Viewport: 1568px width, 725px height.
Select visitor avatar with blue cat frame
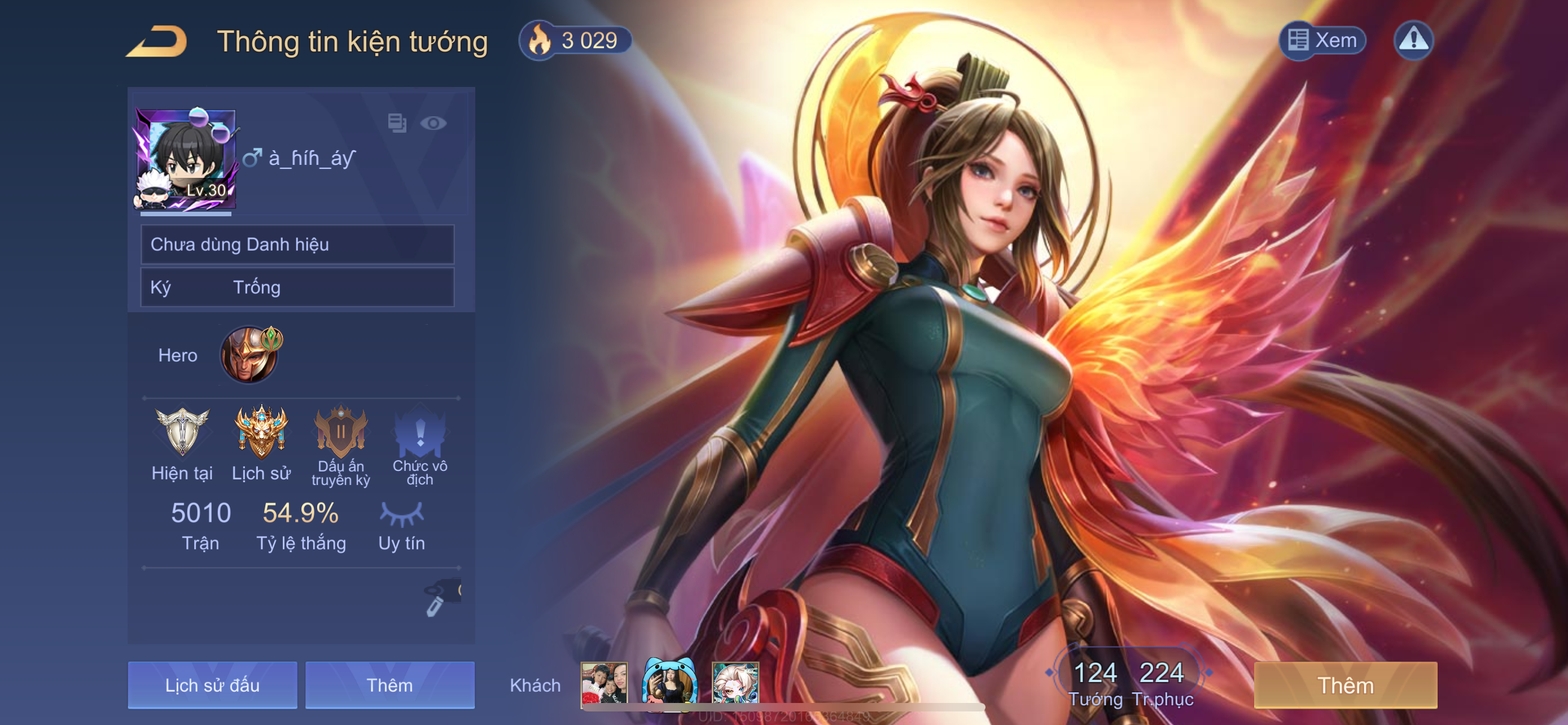tap(669, 684)
